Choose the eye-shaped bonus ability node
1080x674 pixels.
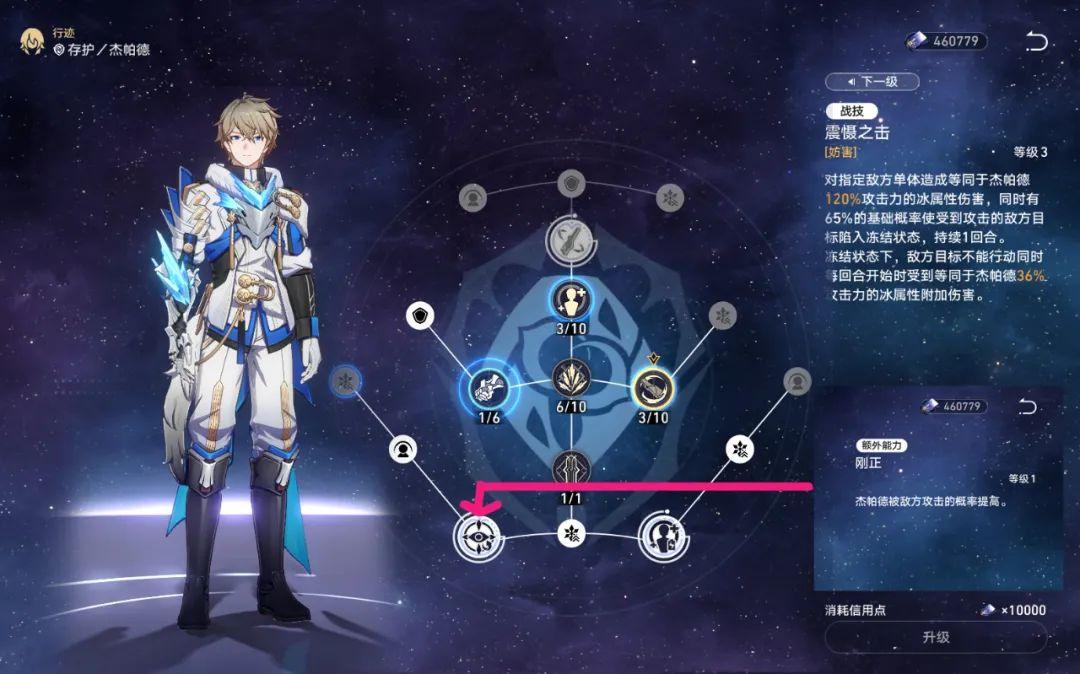coord(476,535)
